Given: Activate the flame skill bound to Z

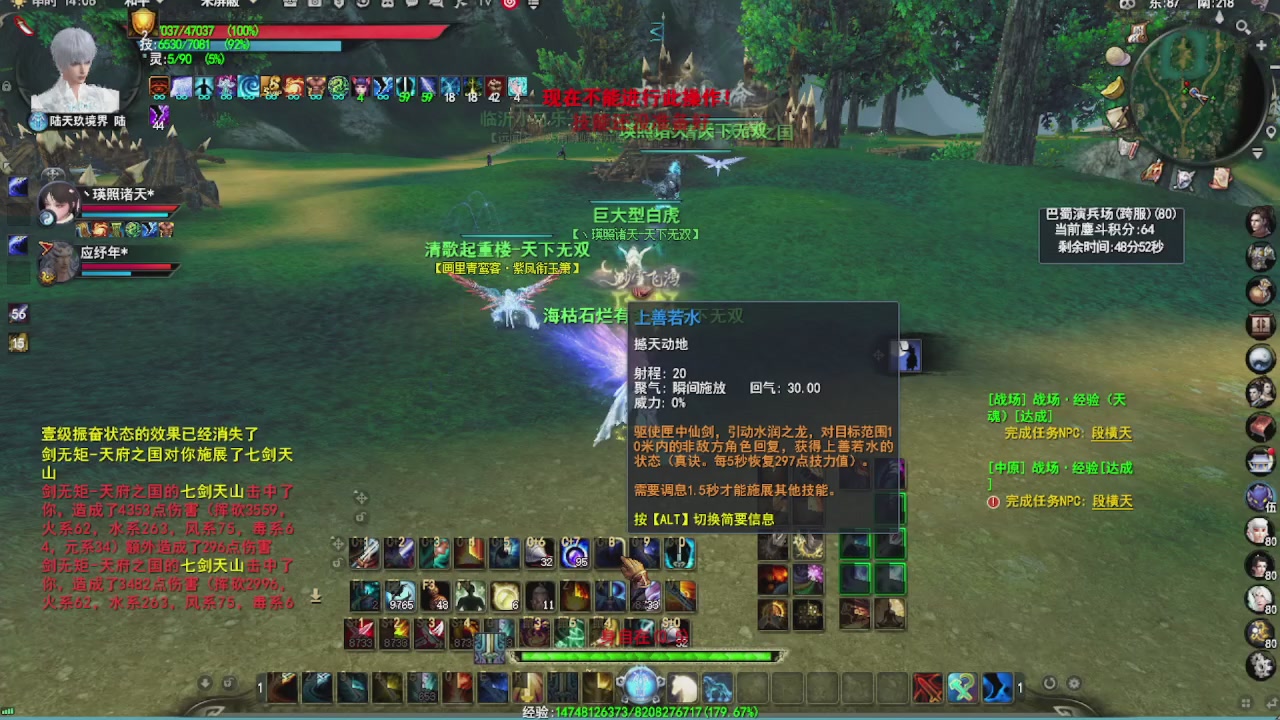Looking at the screenshot, I should (574, 595).
